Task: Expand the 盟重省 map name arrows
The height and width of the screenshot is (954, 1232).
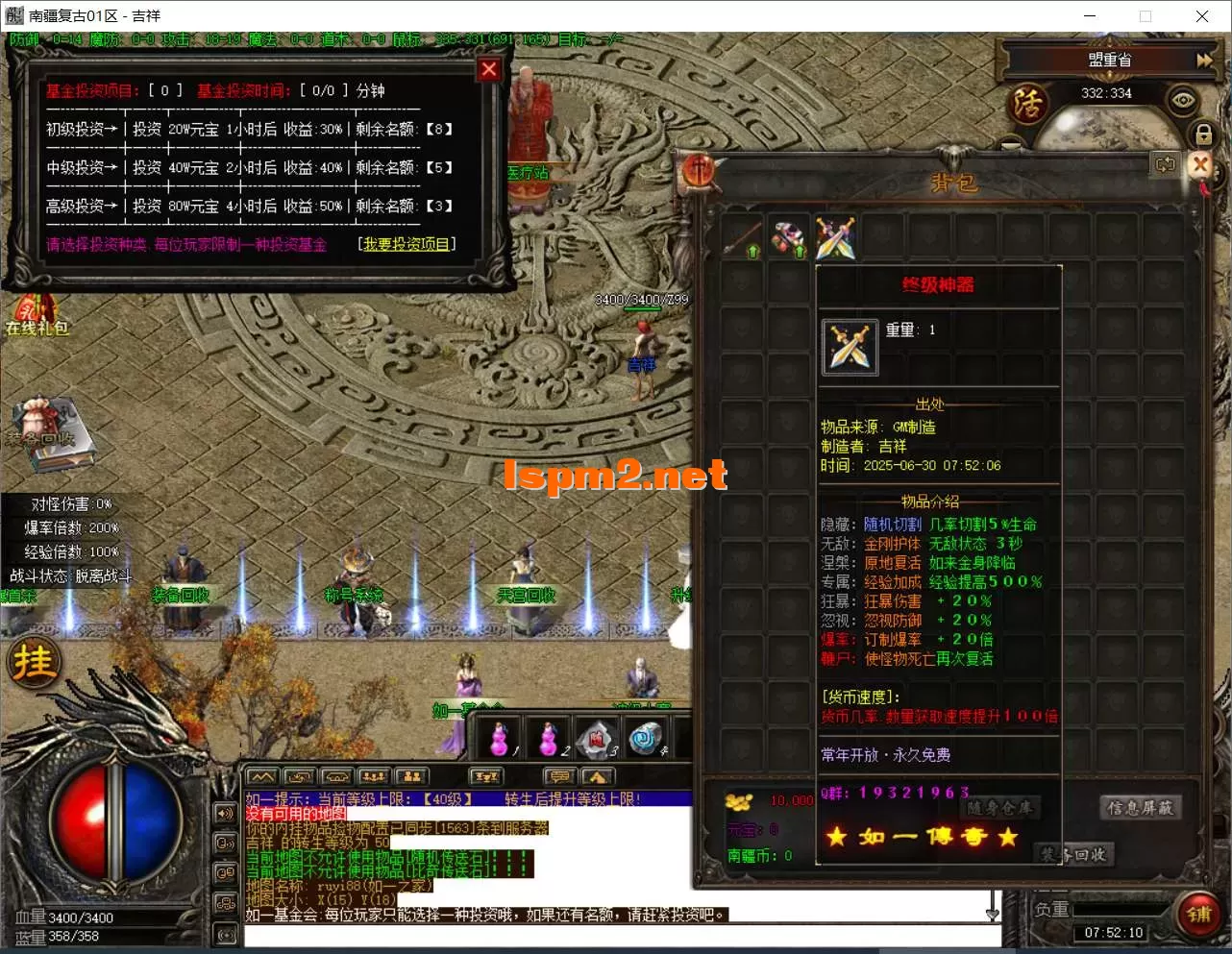Action: [1204, 60]
